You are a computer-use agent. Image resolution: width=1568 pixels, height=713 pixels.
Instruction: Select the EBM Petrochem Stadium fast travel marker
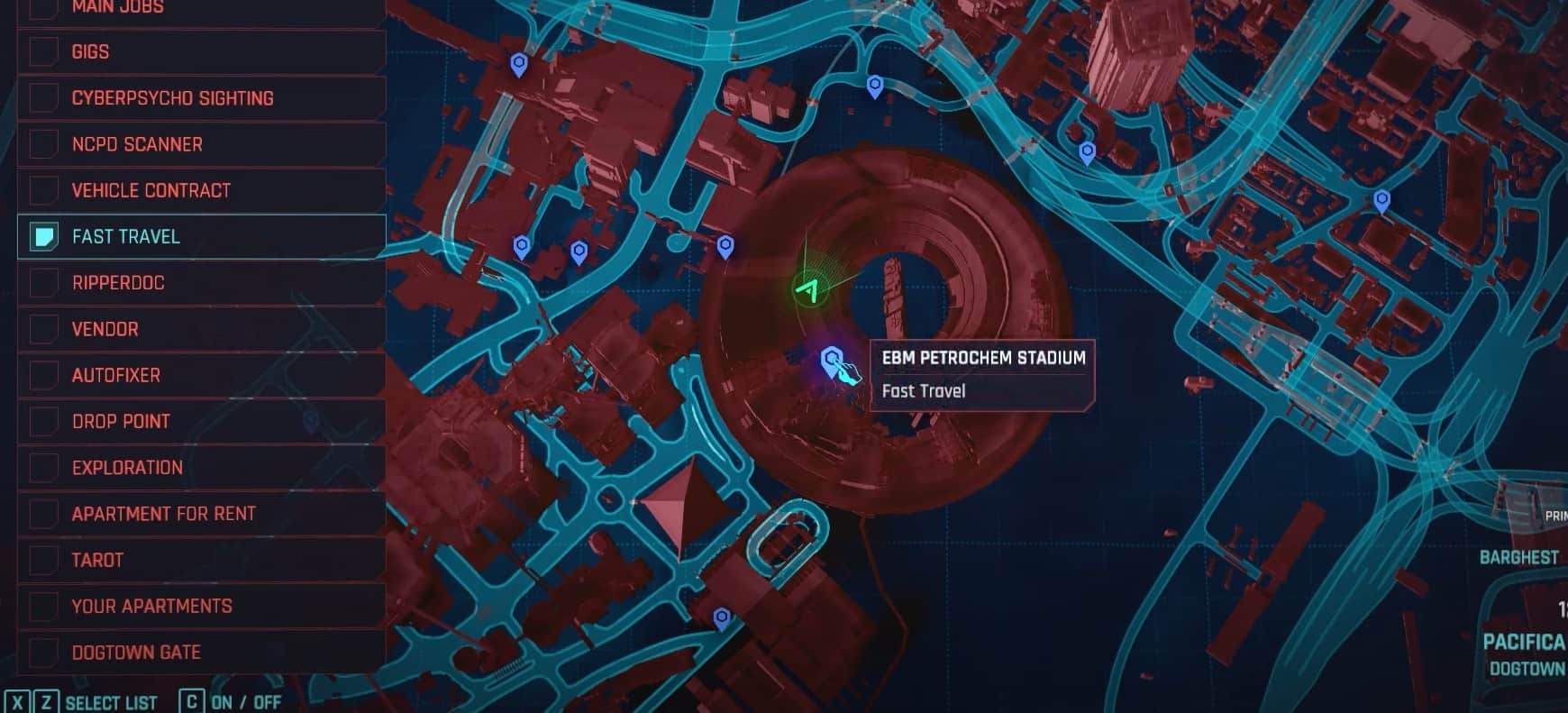click(x=832, y=361)
